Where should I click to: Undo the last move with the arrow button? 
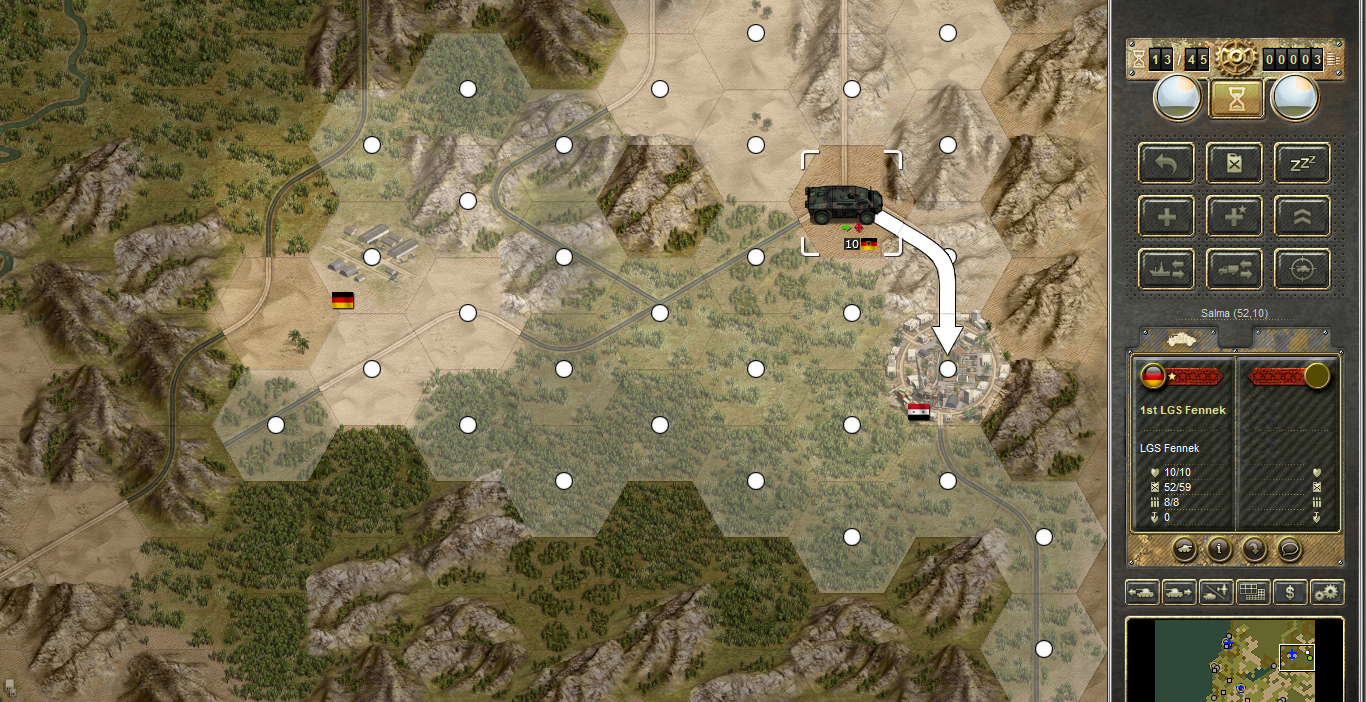(x=1166, y=162)
